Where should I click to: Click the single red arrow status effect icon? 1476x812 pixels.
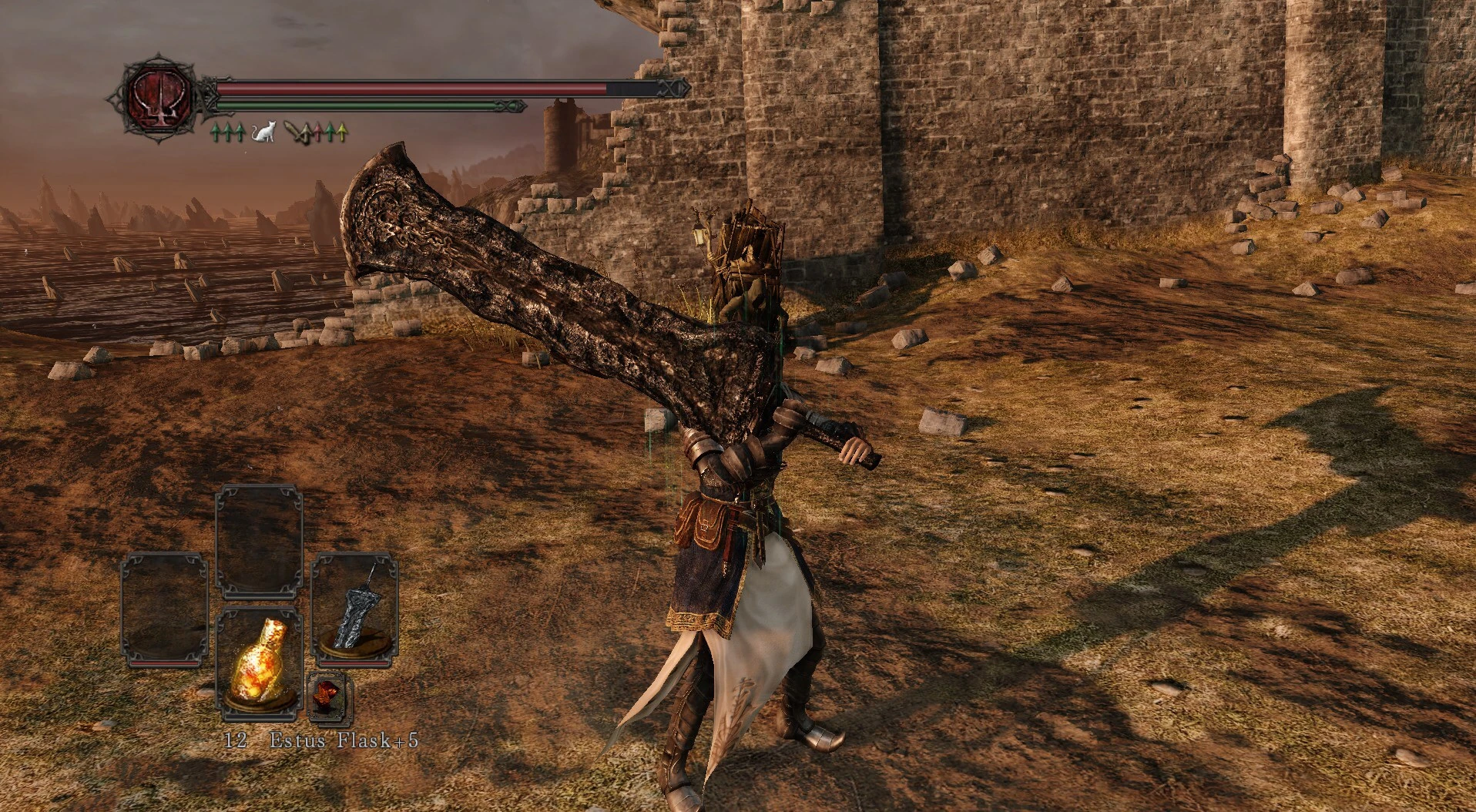[317, 132]
